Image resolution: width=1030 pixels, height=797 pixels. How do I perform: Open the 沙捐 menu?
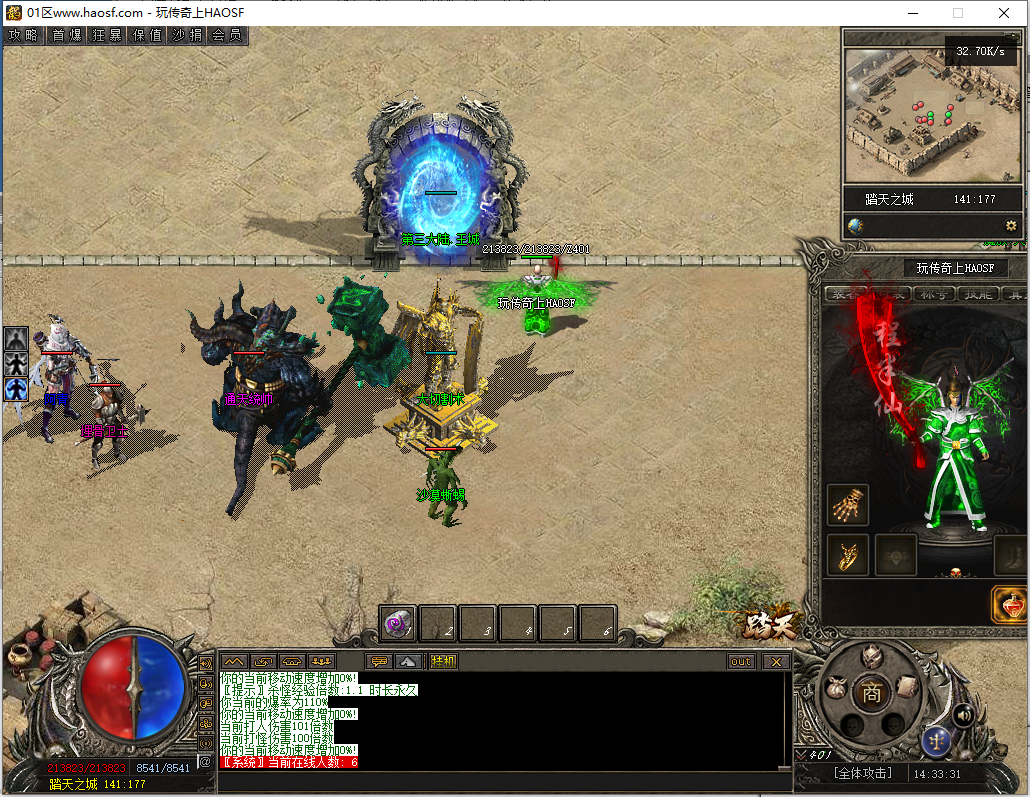187,35
